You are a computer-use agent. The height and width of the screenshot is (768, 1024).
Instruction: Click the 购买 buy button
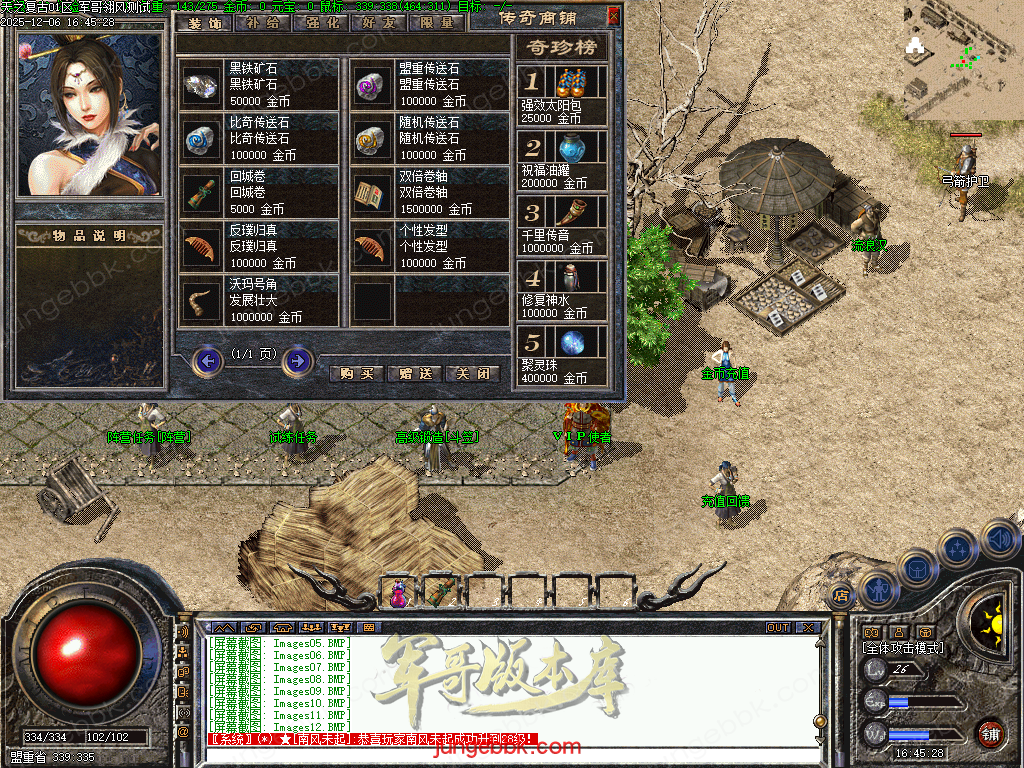(356, 373)
